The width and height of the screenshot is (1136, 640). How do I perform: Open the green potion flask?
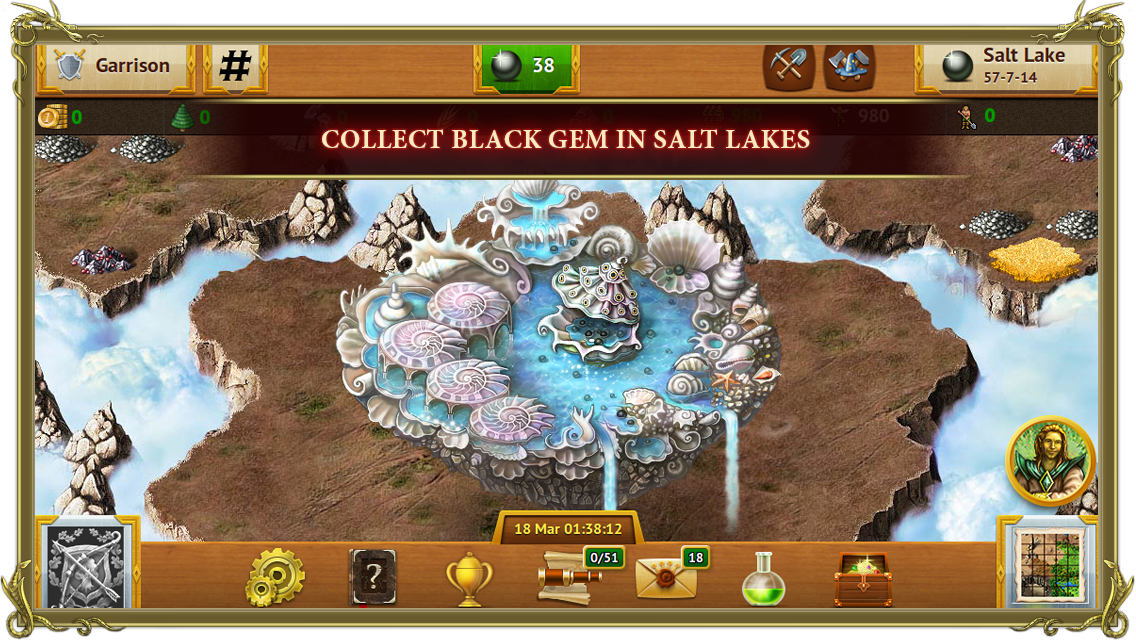tap(763, 578)
